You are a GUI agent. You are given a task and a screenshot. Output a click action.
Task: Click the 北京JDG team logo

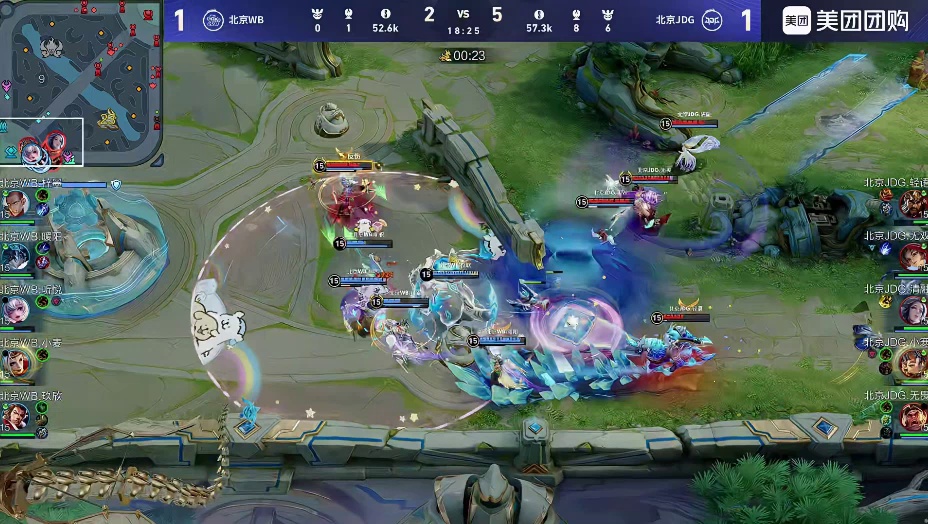711,20
